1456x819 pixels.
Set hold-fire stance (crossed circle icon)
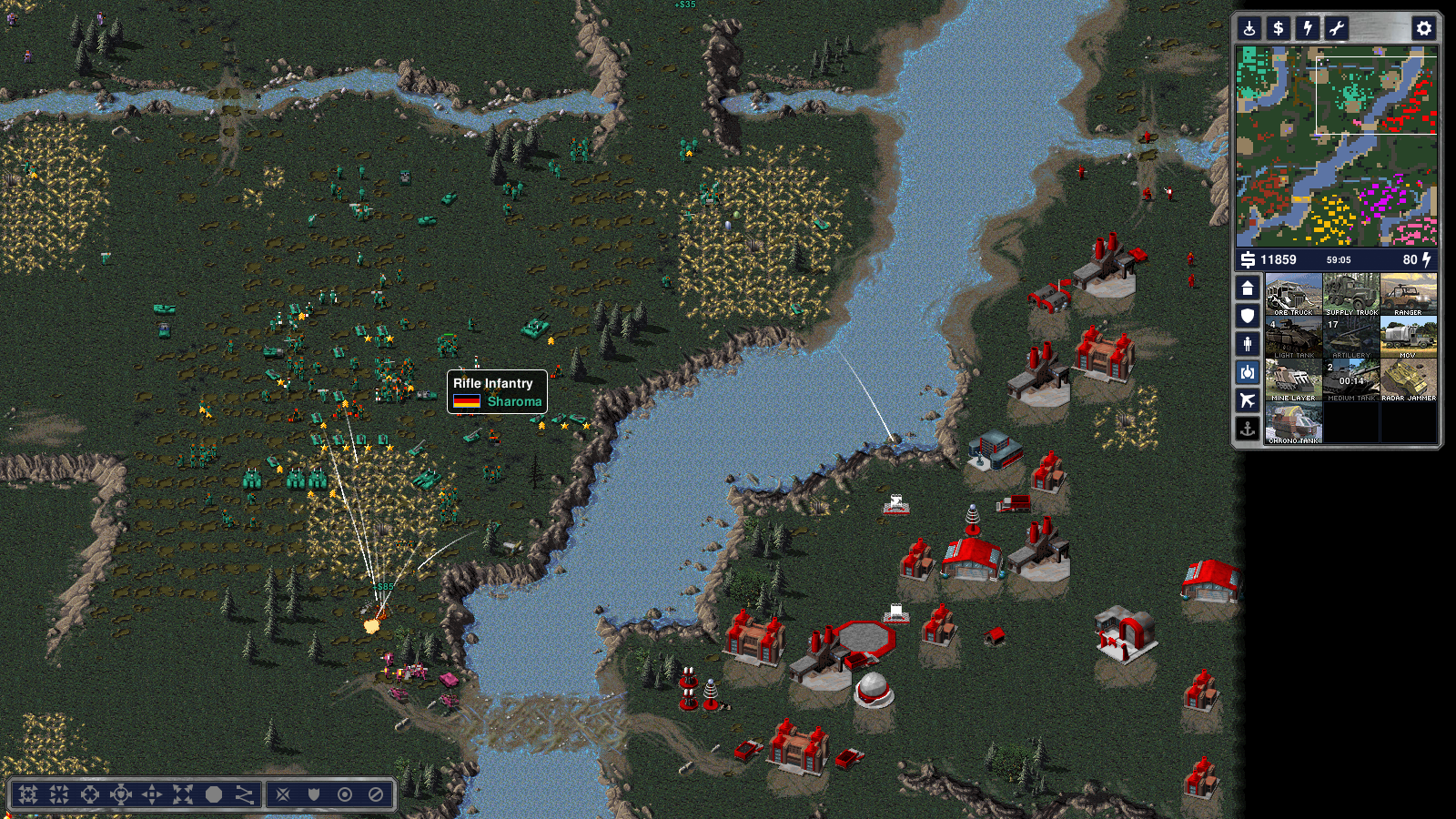376,794
